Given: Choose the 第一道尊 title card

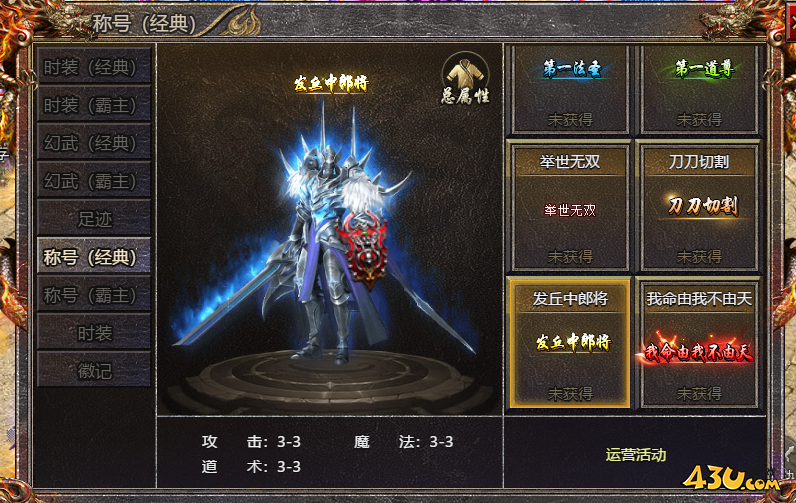Looking at the screenshot, I should 699,89.
